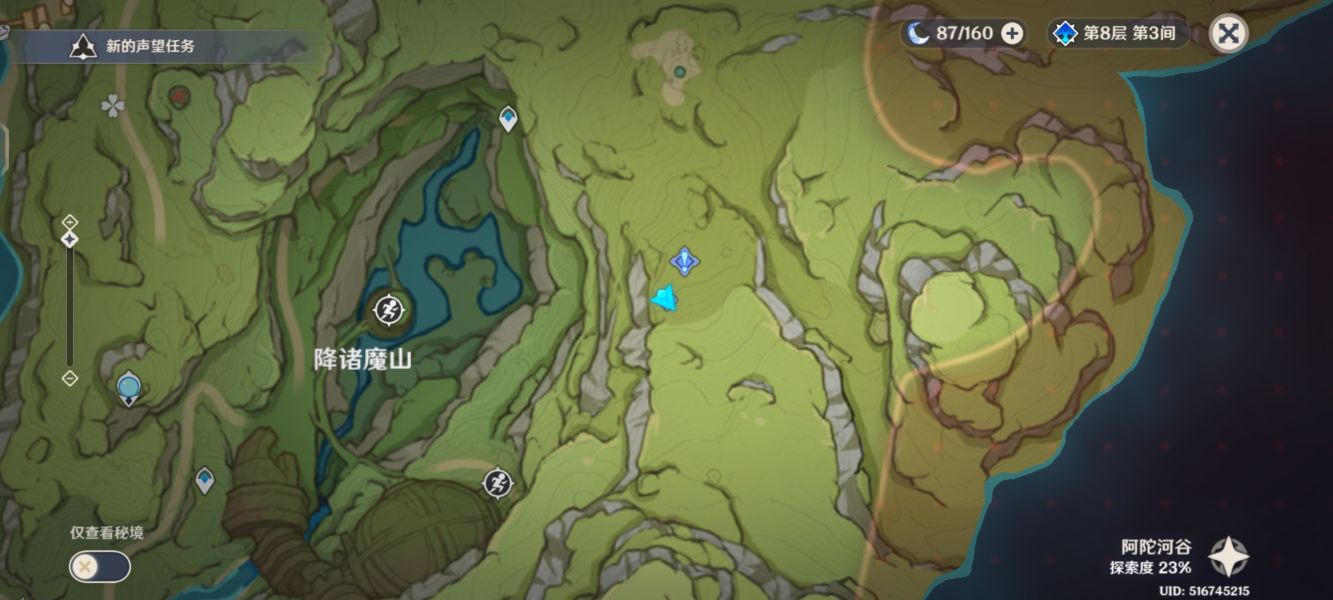Select the highlighted waypoint near player arrow
The image size is (1333, 600).
click(684, 262)
